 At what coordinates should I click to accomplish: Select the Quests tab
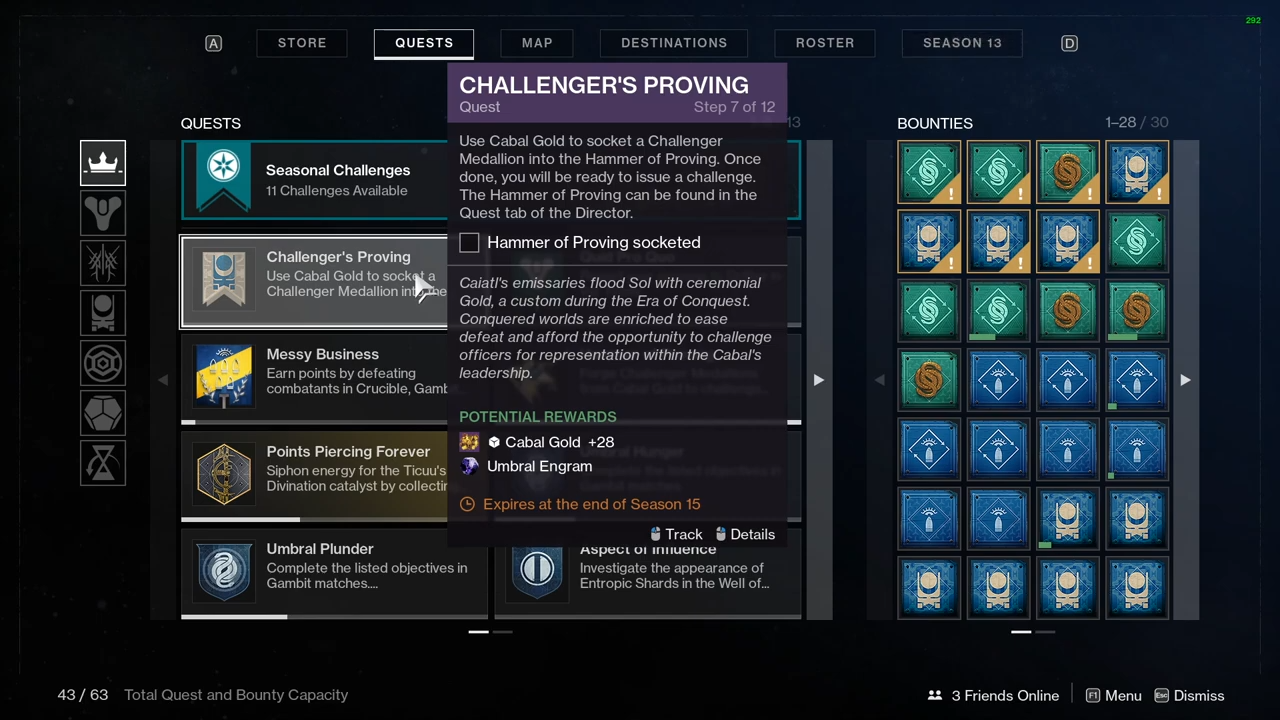coord(424,43)
